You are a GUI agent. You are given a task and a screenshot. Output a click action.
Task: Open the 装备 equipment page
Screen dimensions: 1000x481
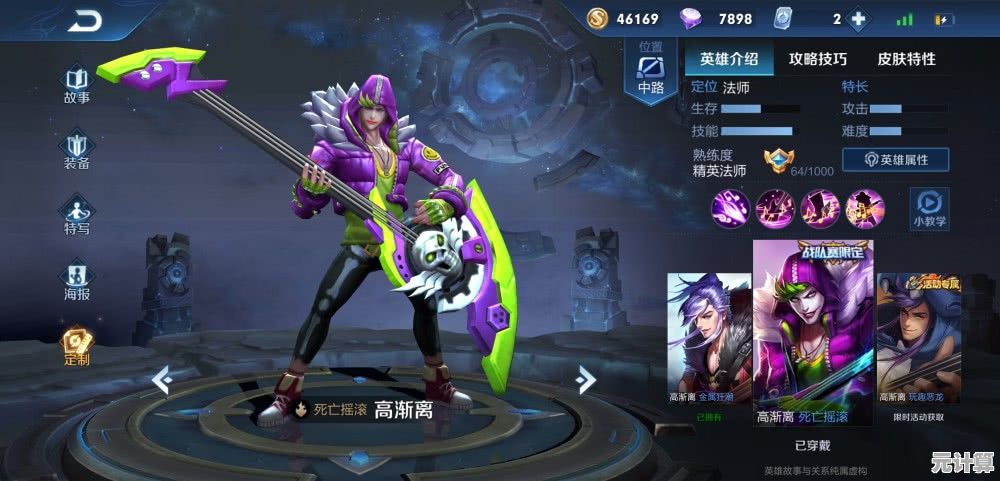point(77,151)
